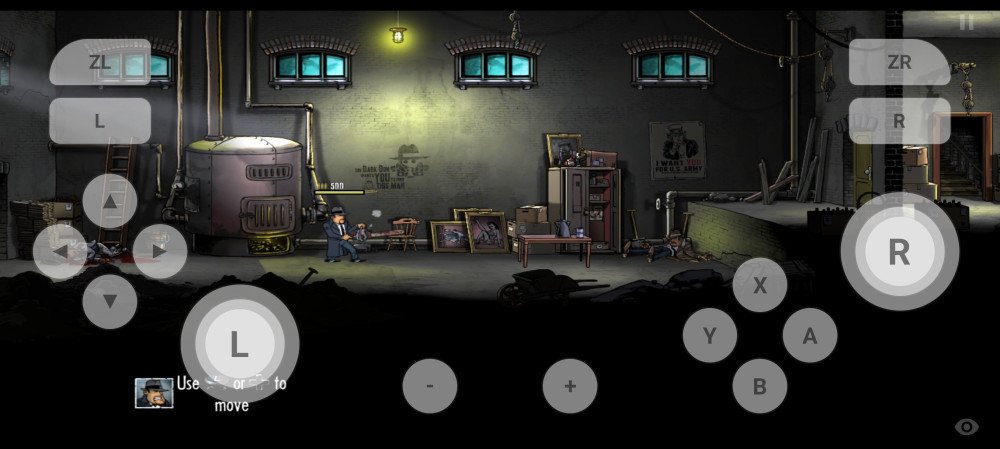Click the round left analog stick
Viewport: 1000px width, 449px height.
[x=239, y=344]
